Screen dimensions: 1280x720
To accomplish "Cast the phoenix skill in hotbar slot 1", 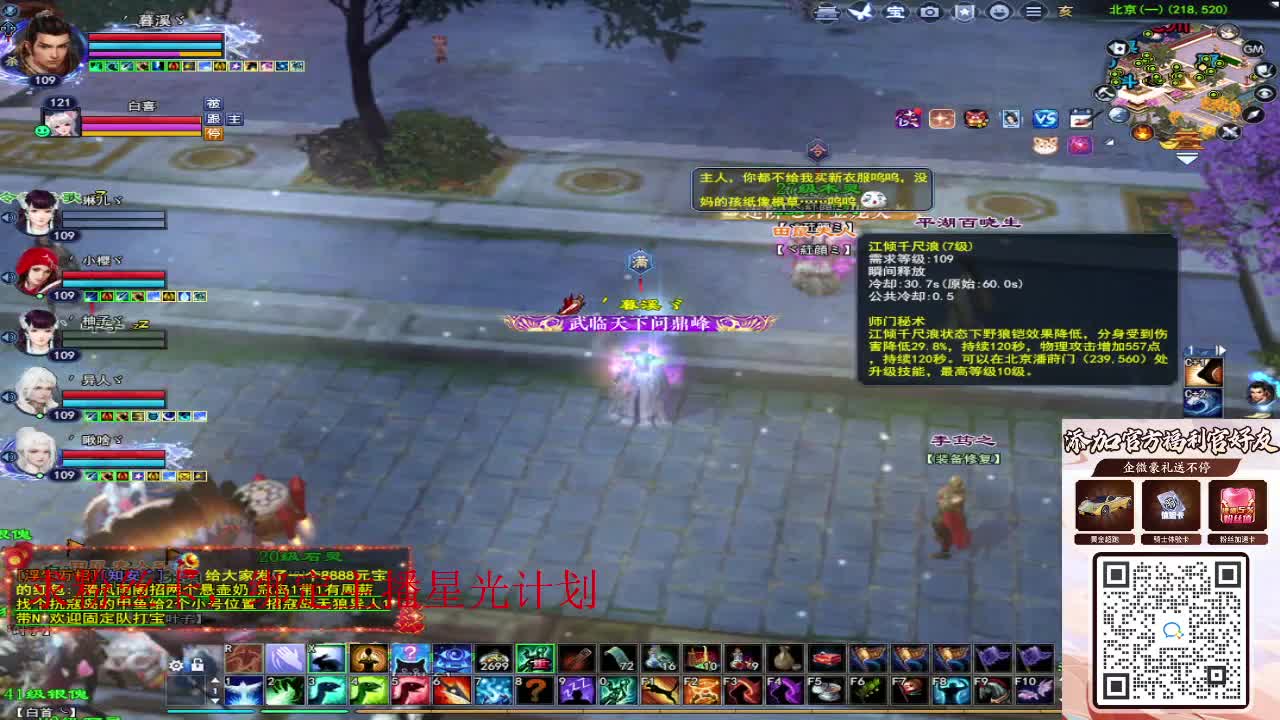I will (x=243, y=691).
